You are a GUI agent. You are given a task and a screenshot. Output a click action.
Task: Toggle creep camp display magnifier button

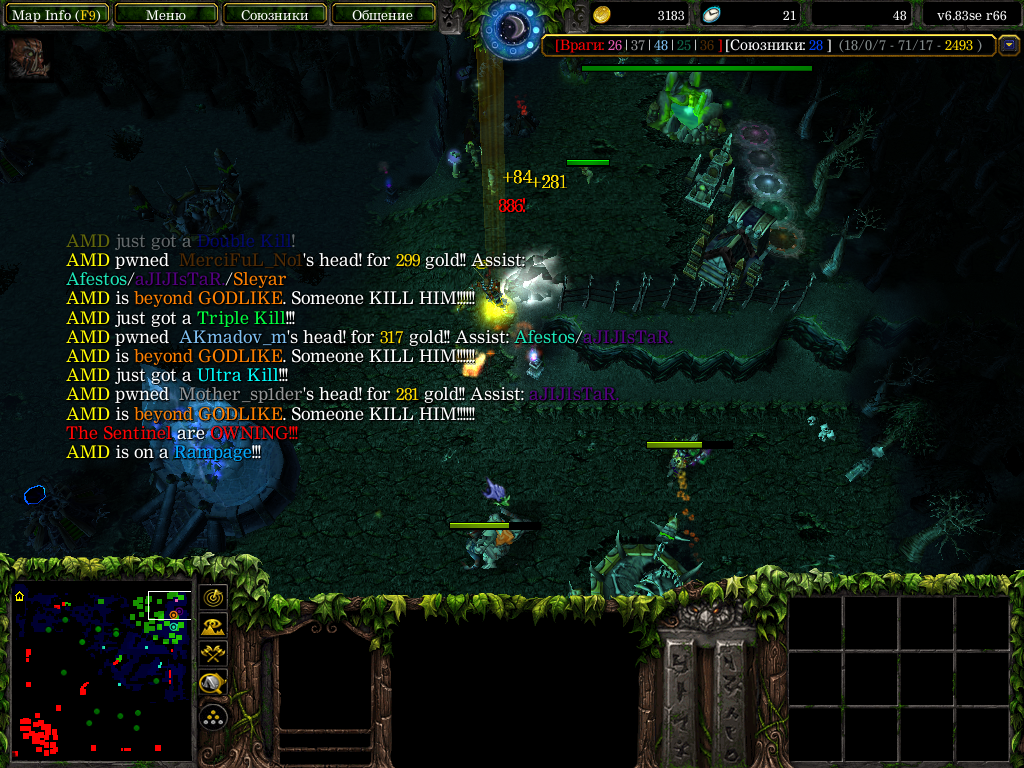coord(213,684)
